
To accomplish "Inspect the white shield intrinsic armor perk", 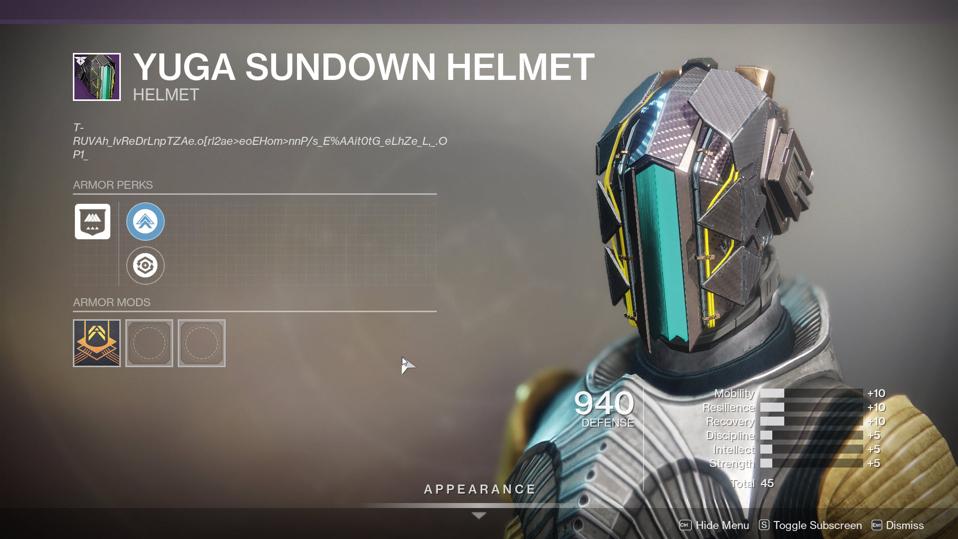I will (x=93, y=221).
